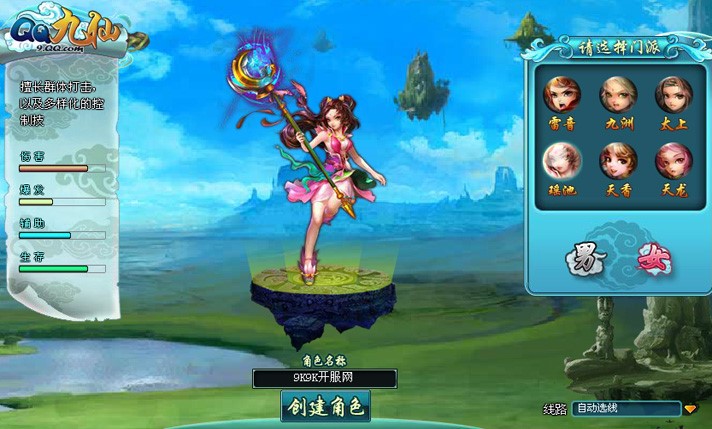Choose the 天香 faction portrait
712x429 pixels.
point(617,160)
